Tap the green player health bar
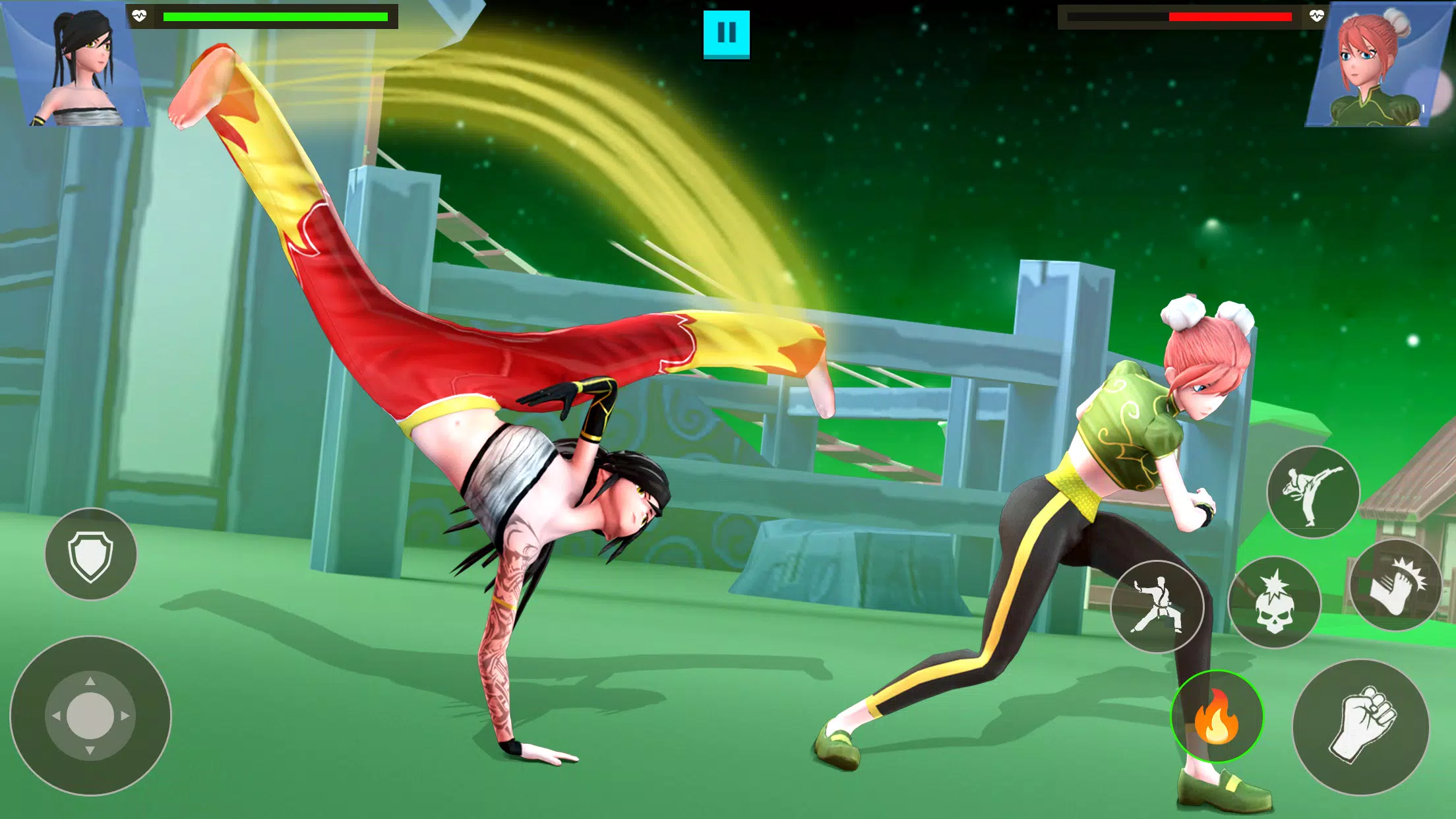This screenshot has height=819, width=1456. [x=274, y=15]
